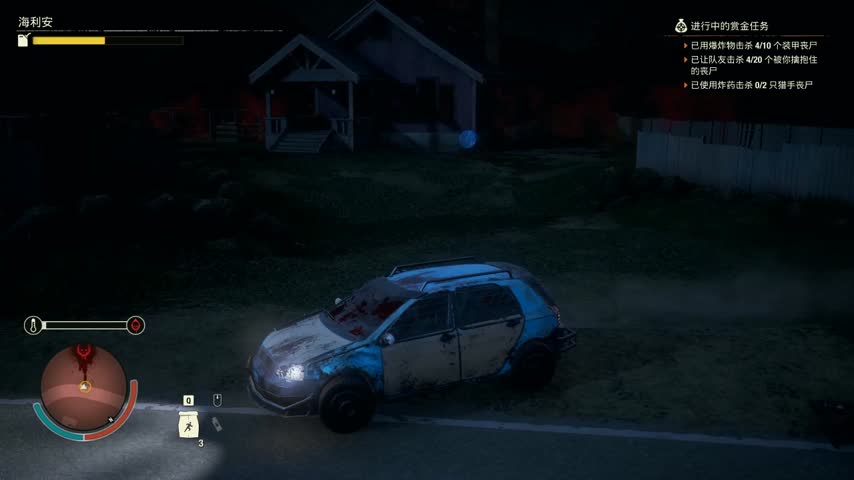Click the thermometer icon beside the minimap bar
The width and height of the screenshot is (854, 480).
point(33,325)
